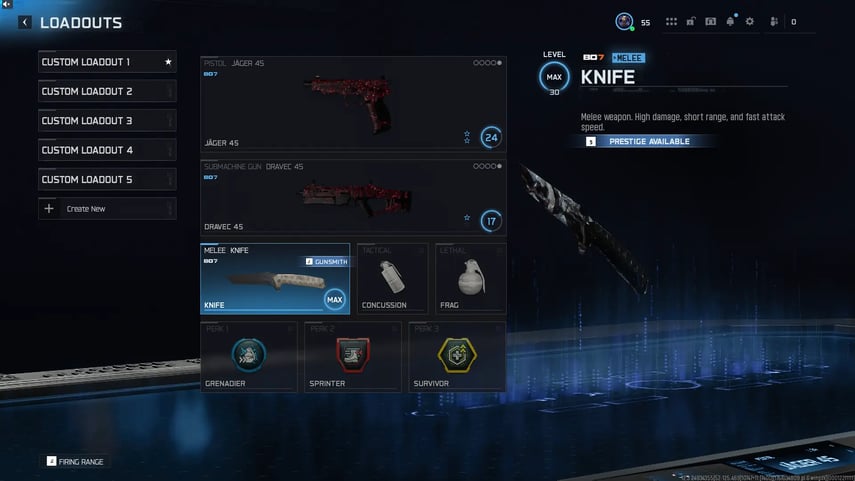The image size is (855, 481).
Task: View notifications via the bell icon
Action: tap(730, 22)
